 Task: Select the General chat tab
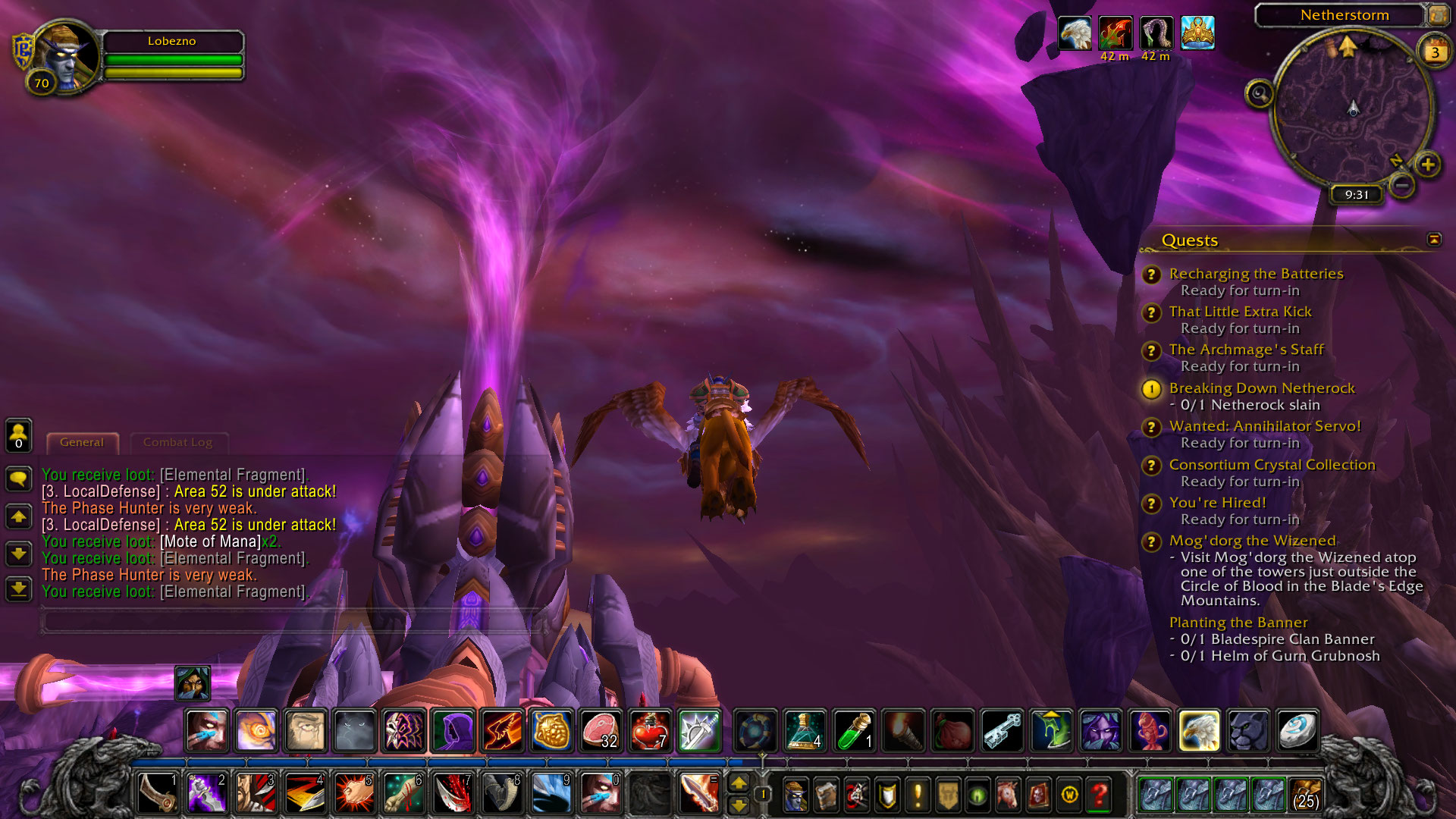click(82, 442)
